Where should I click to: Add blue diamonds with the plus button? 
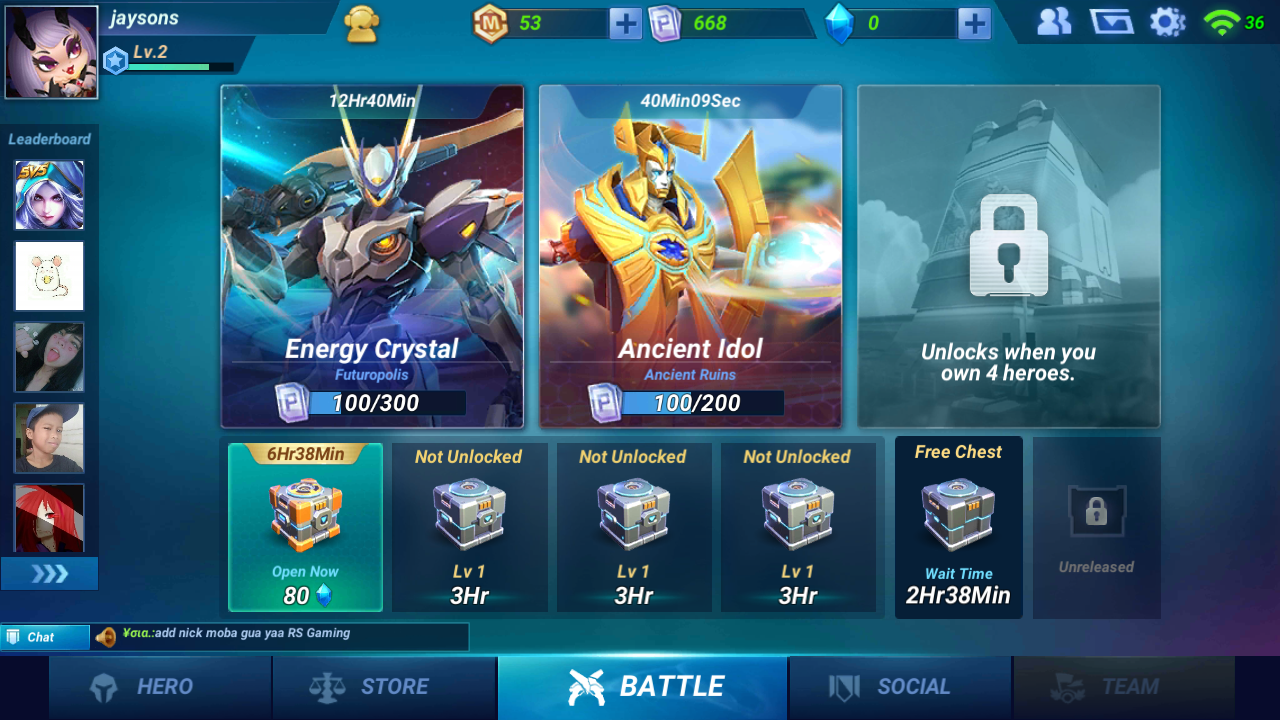[973, 23]
